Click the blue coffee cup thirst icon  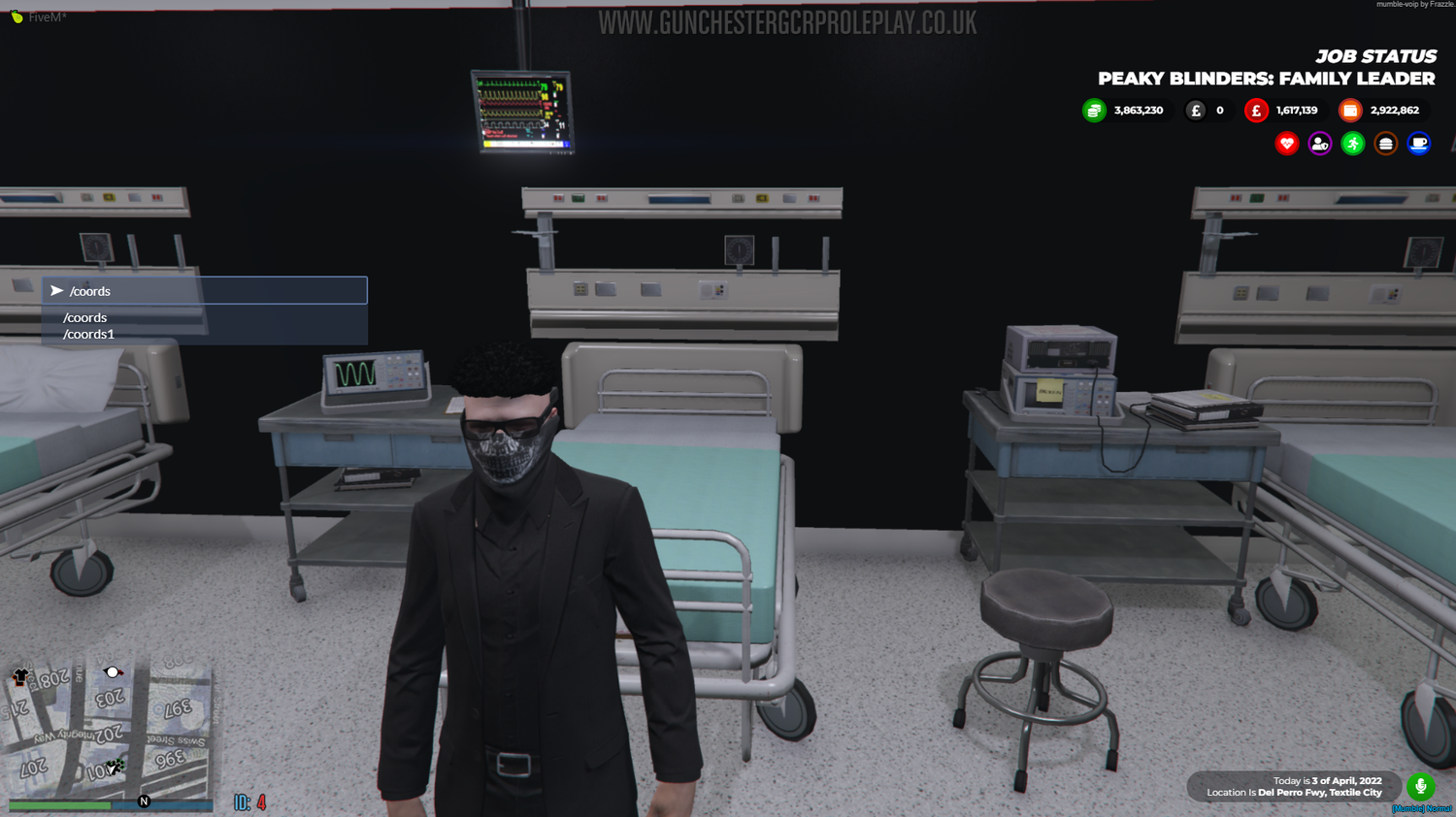point(1418,143)
